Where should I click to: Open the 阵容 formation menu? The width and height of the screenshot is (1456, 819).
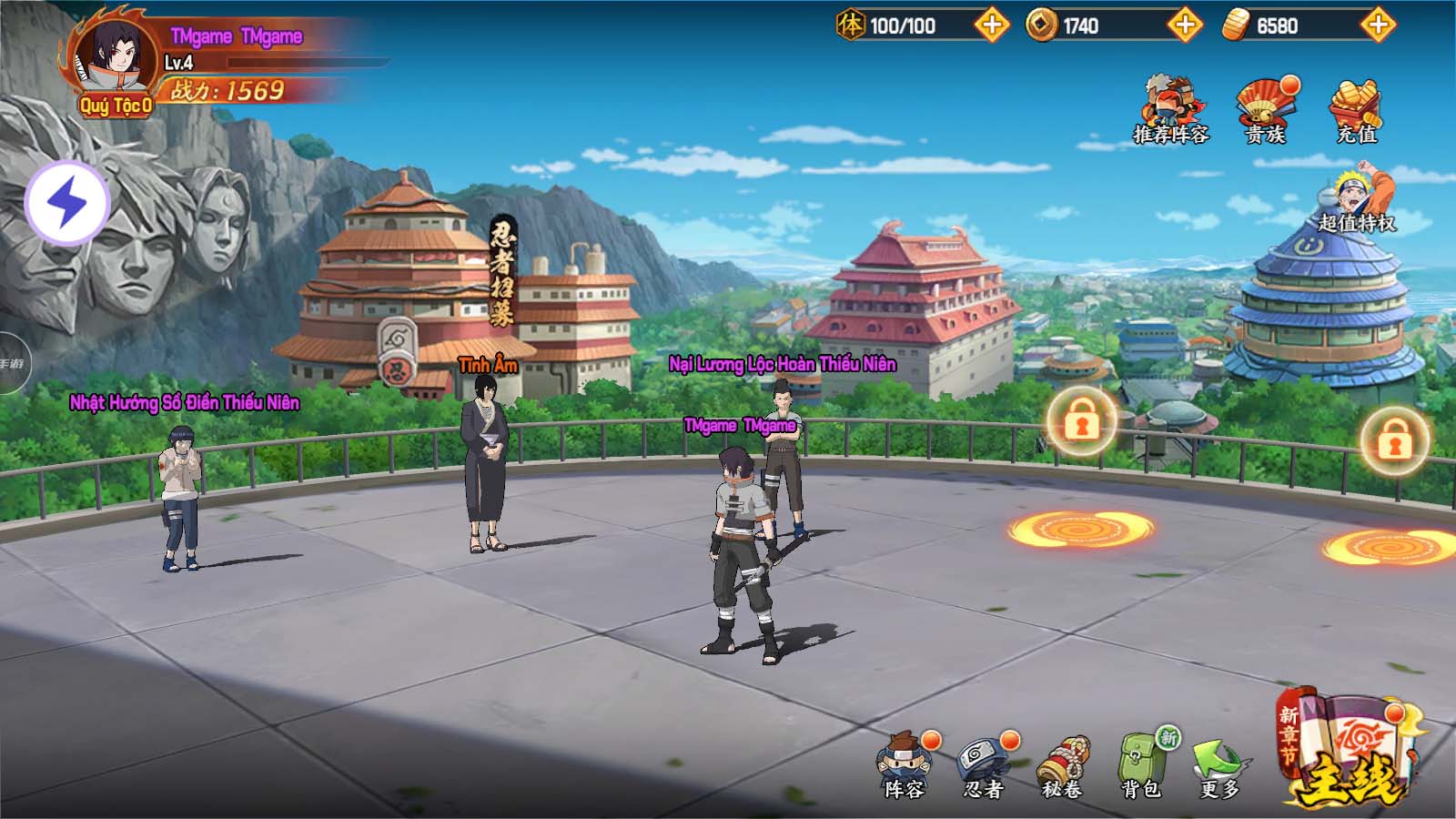coord(905,764)
